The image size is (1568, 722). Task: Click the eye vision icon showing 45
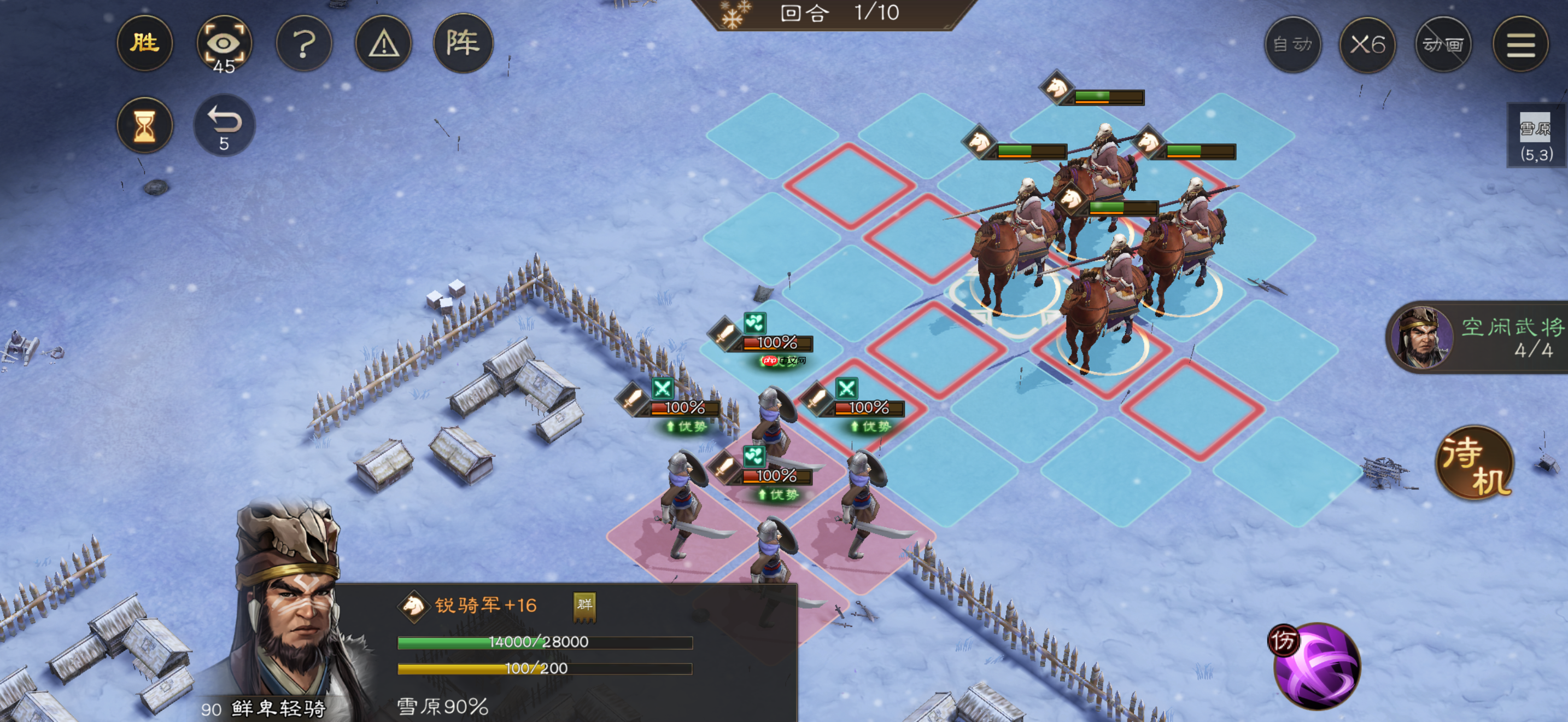(224, 43)
